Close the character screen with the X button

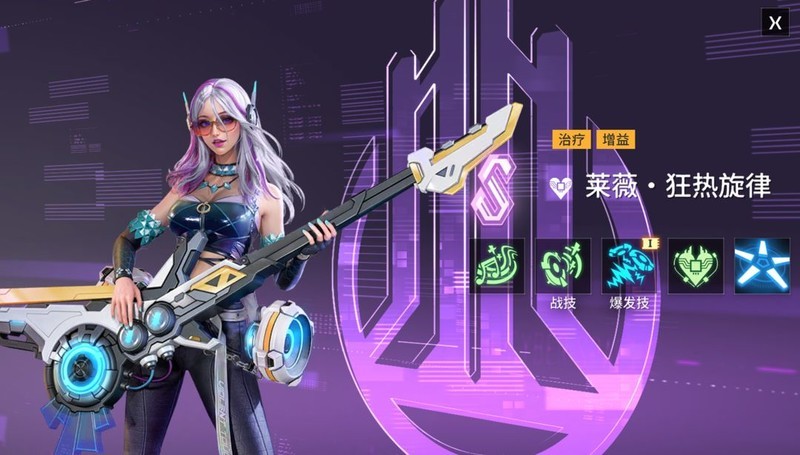click(x=775, y=22)
